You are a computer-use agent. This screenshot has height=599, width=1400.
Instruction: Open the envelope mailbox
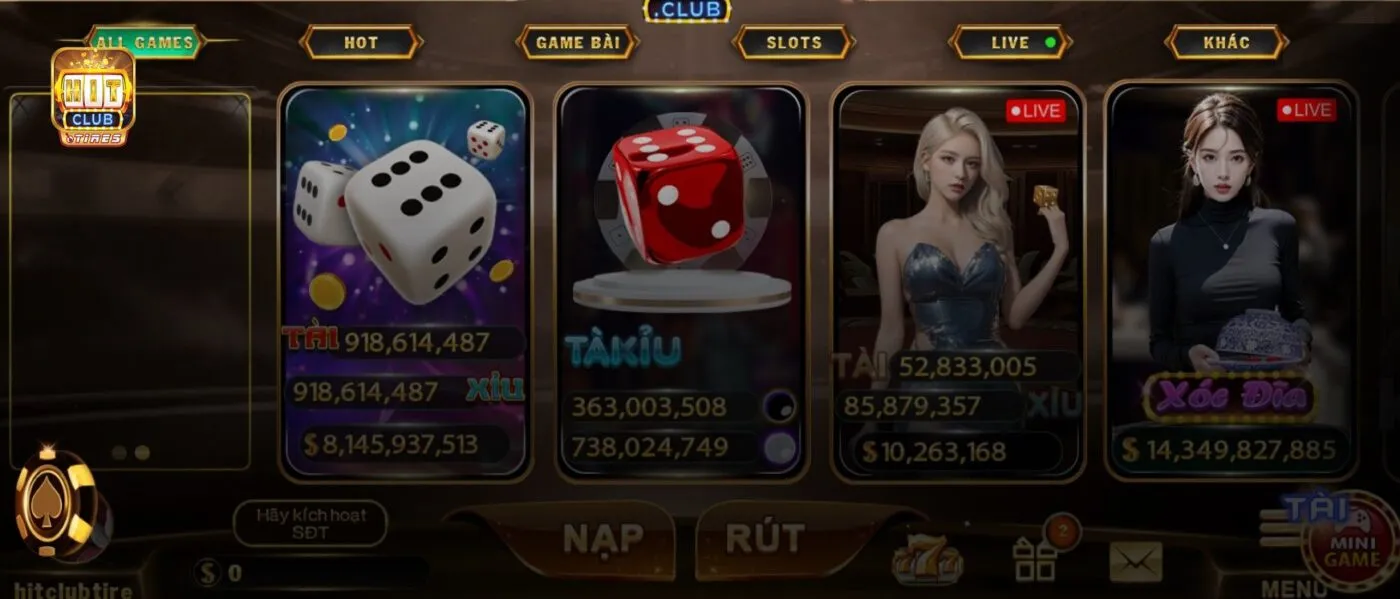click(x=1136, y=561)
